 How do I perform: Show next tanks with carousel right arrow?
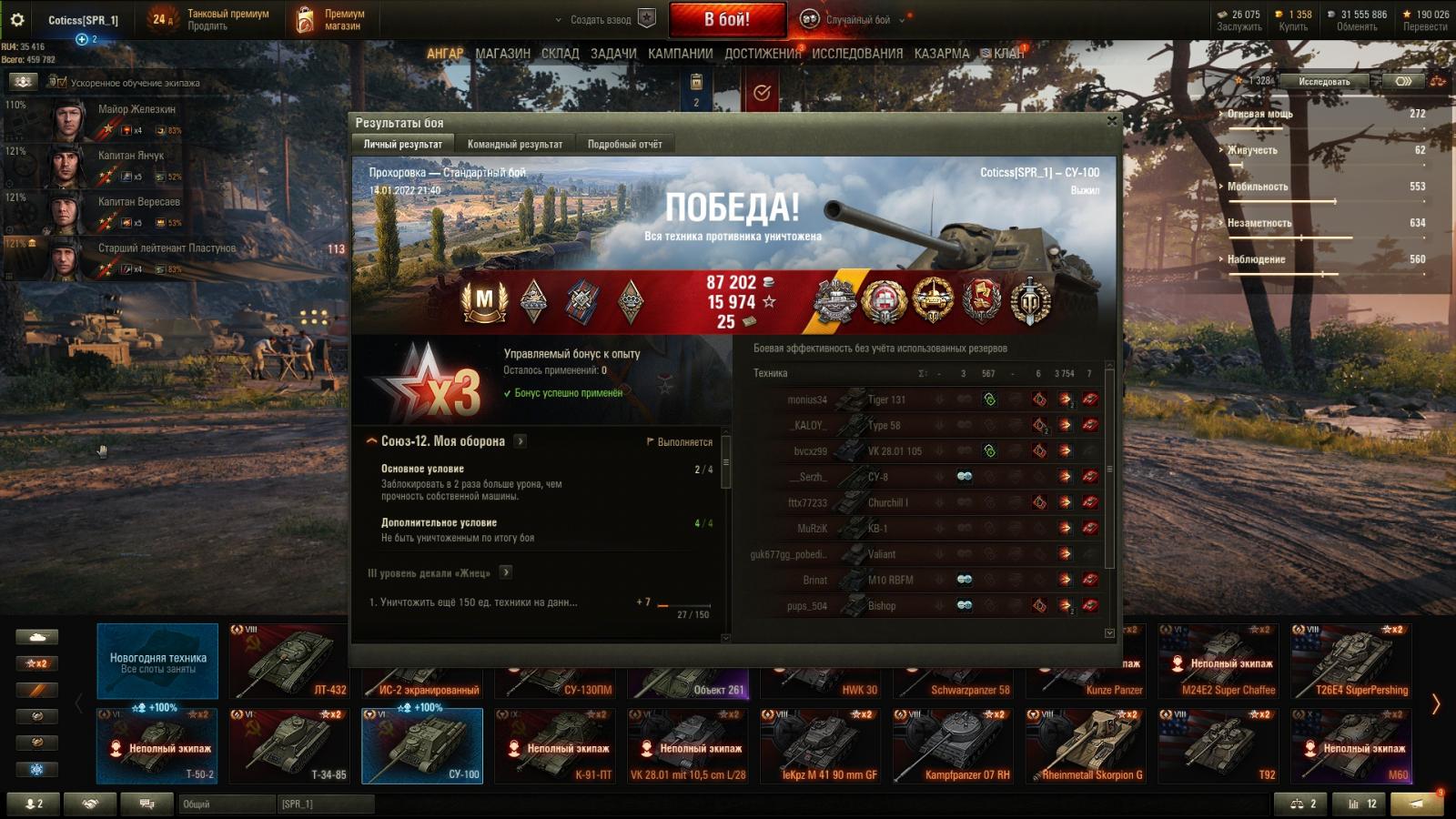(1436, 703)
